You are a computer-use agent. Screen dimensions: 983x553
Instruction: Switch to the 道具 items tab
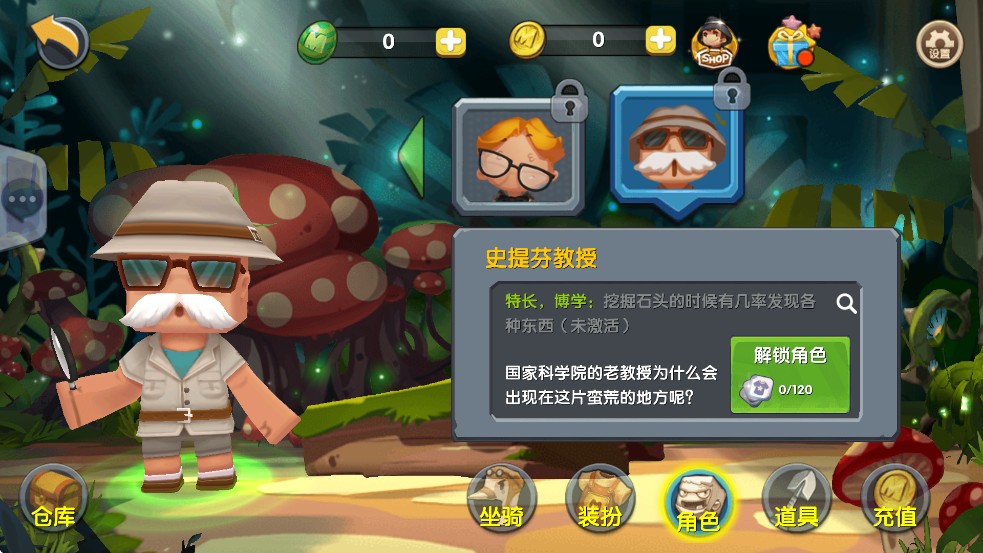796,500
